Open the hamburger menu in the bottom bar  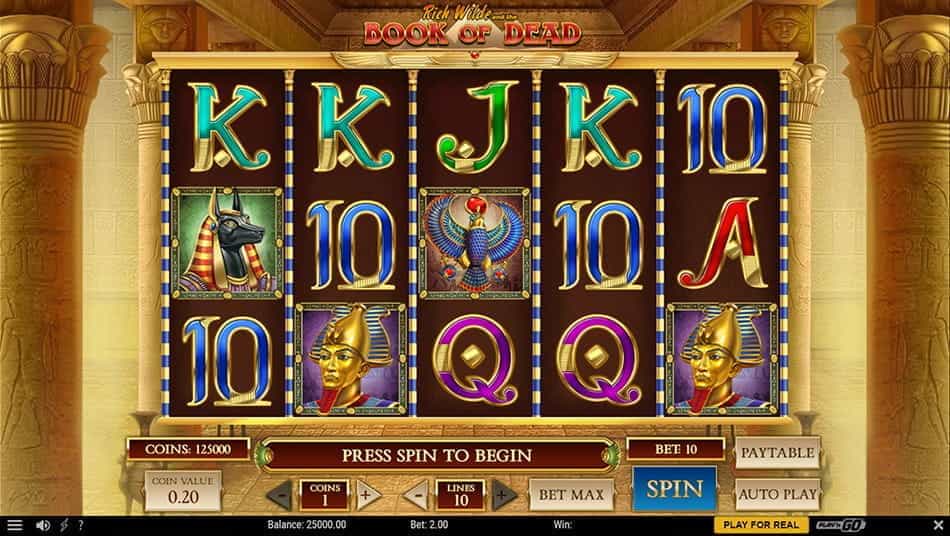[x=14, y=525]
